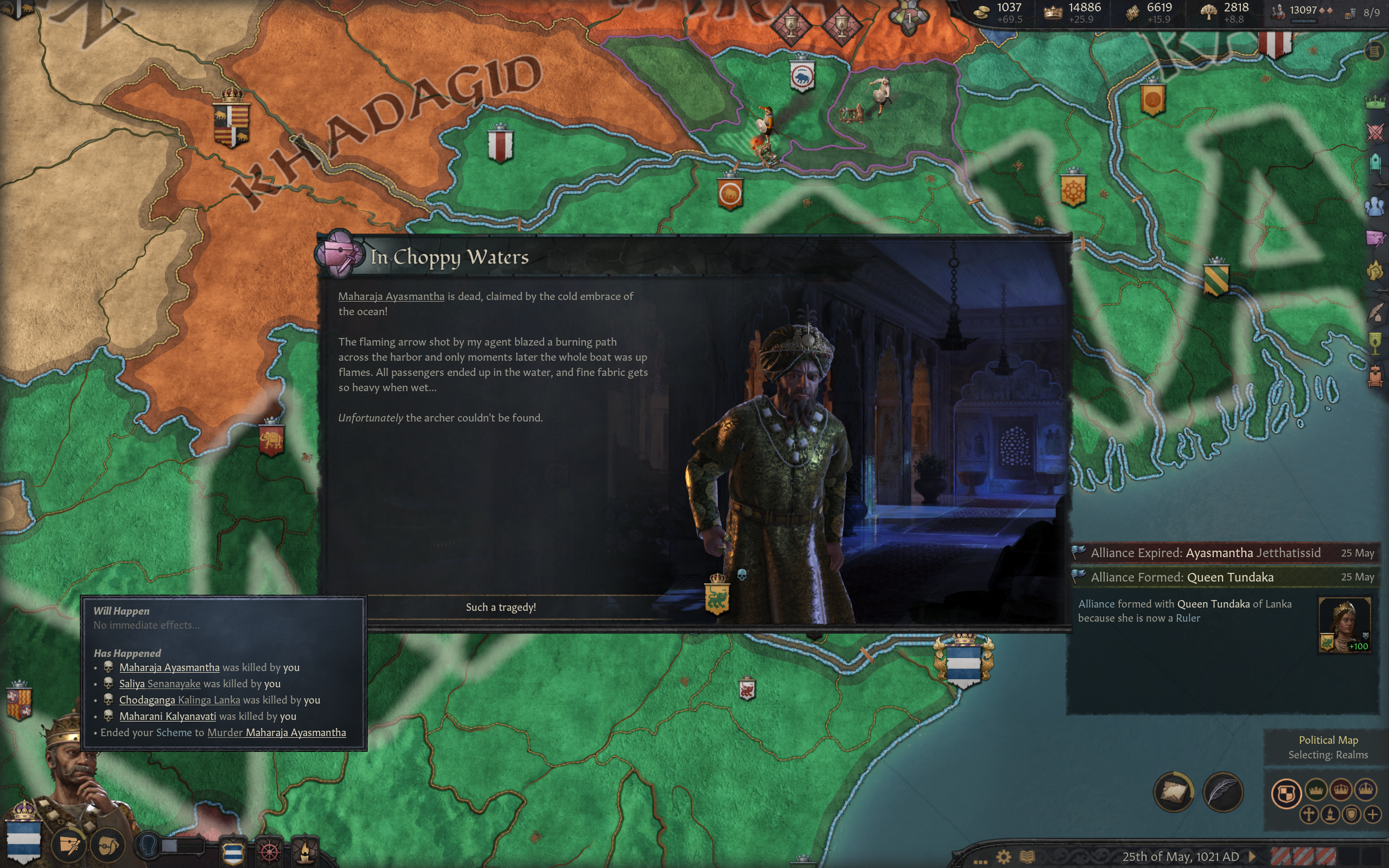The image size is (1389, 868).
Task: Open the Court characters menu
Action: [1375, 206]
